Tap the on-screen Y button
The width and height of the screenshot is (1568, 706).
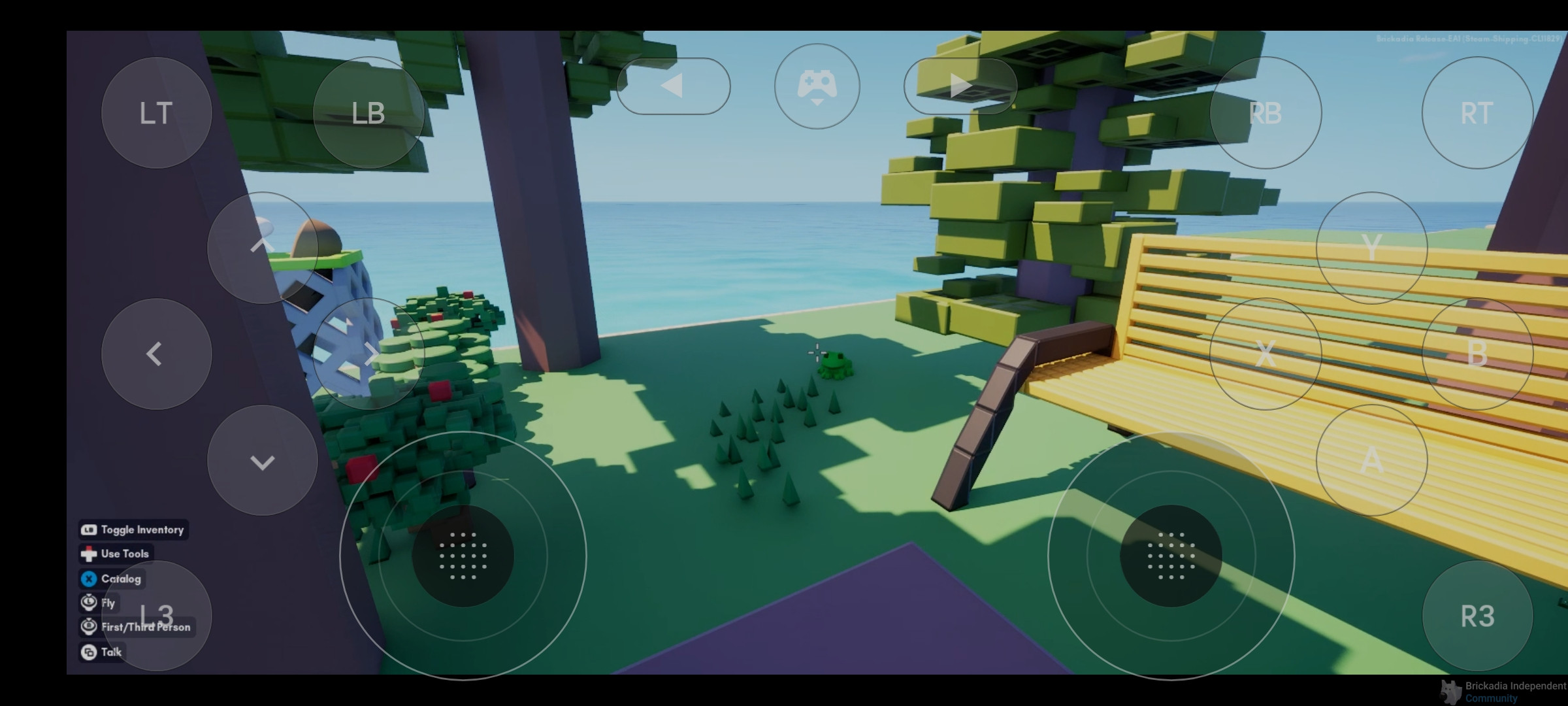click(x=1371, y=247)
